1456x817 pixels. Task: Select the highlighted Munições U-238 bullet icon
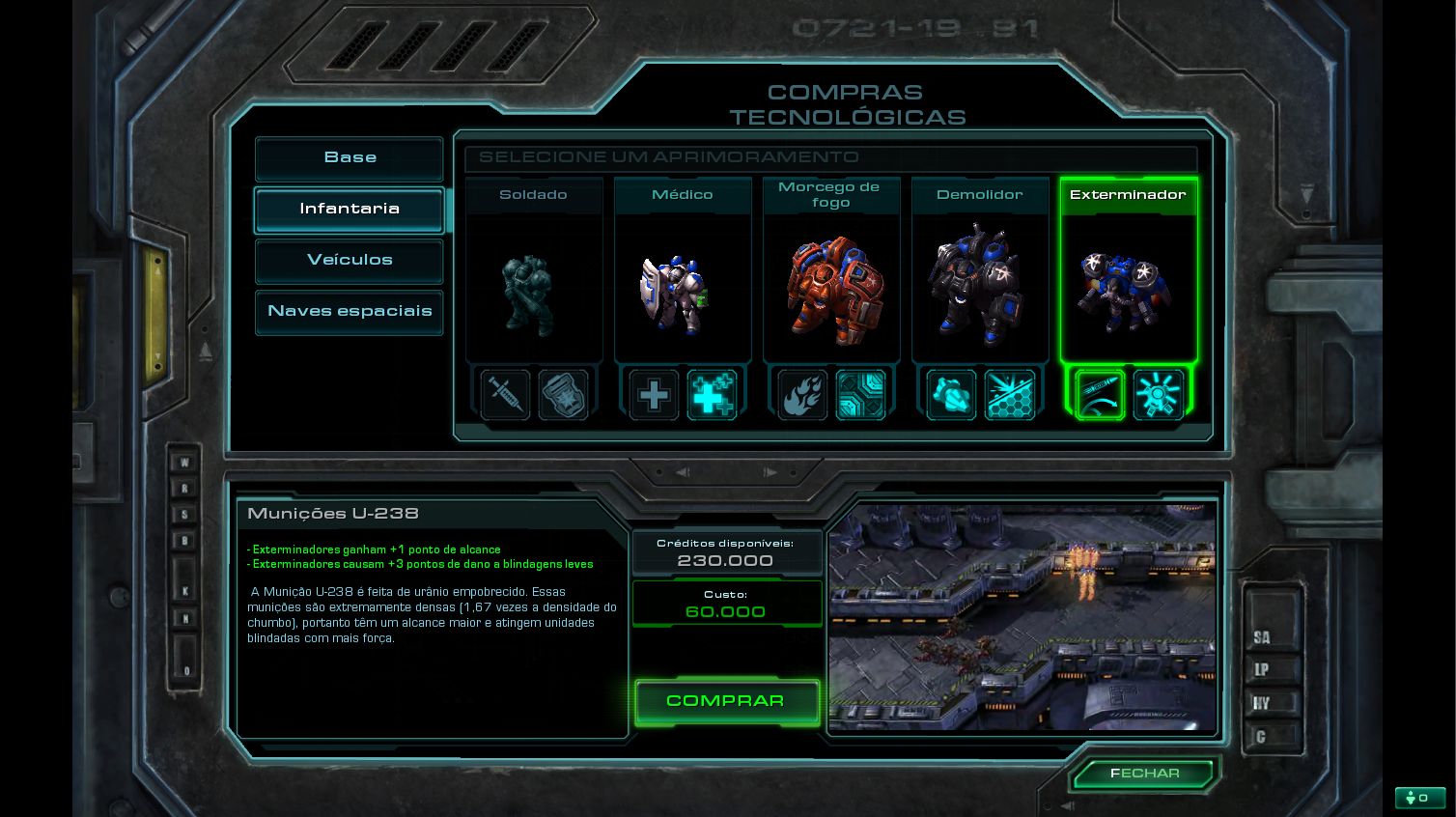1101,395
